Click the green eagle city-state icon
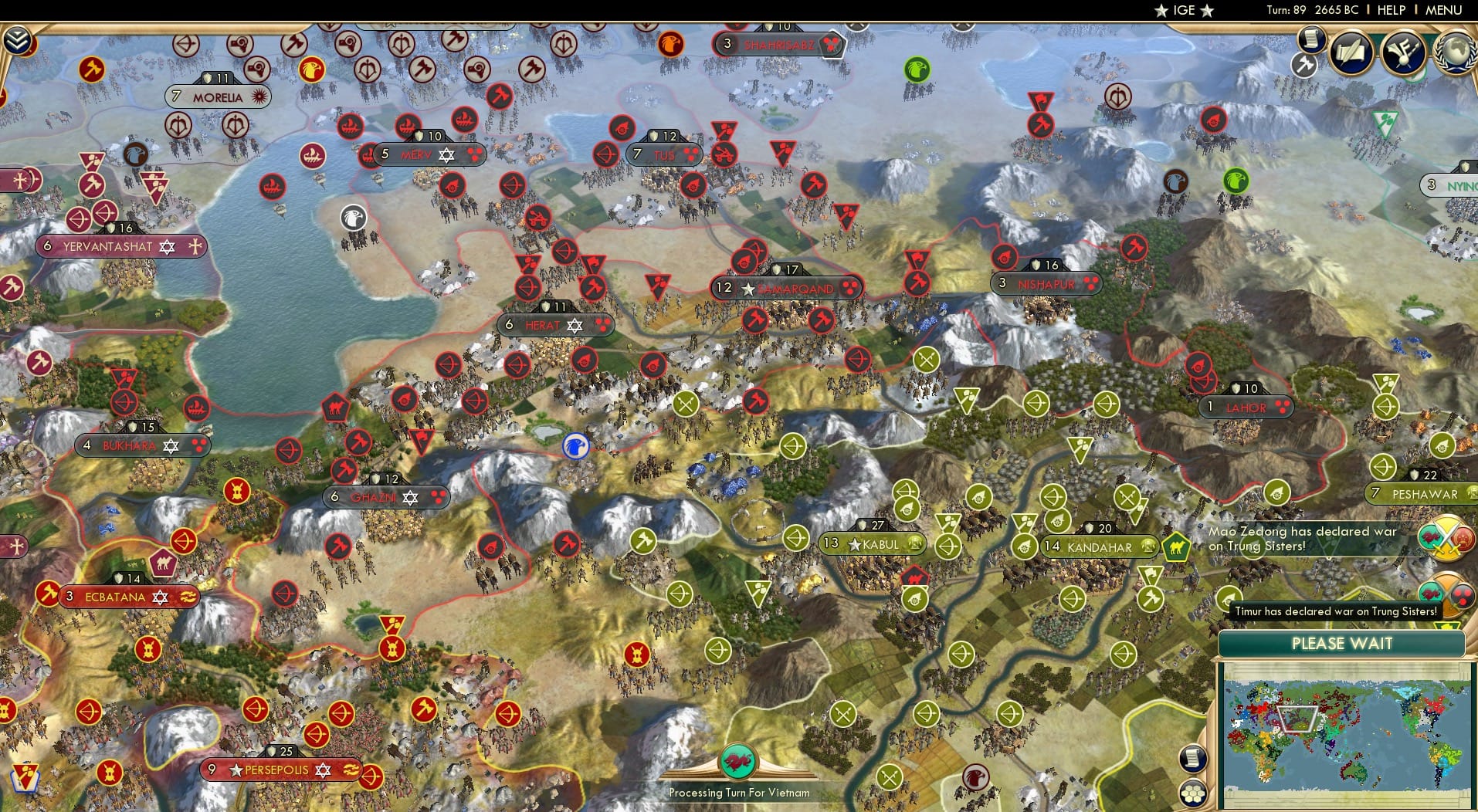 [x=916, y=69]
